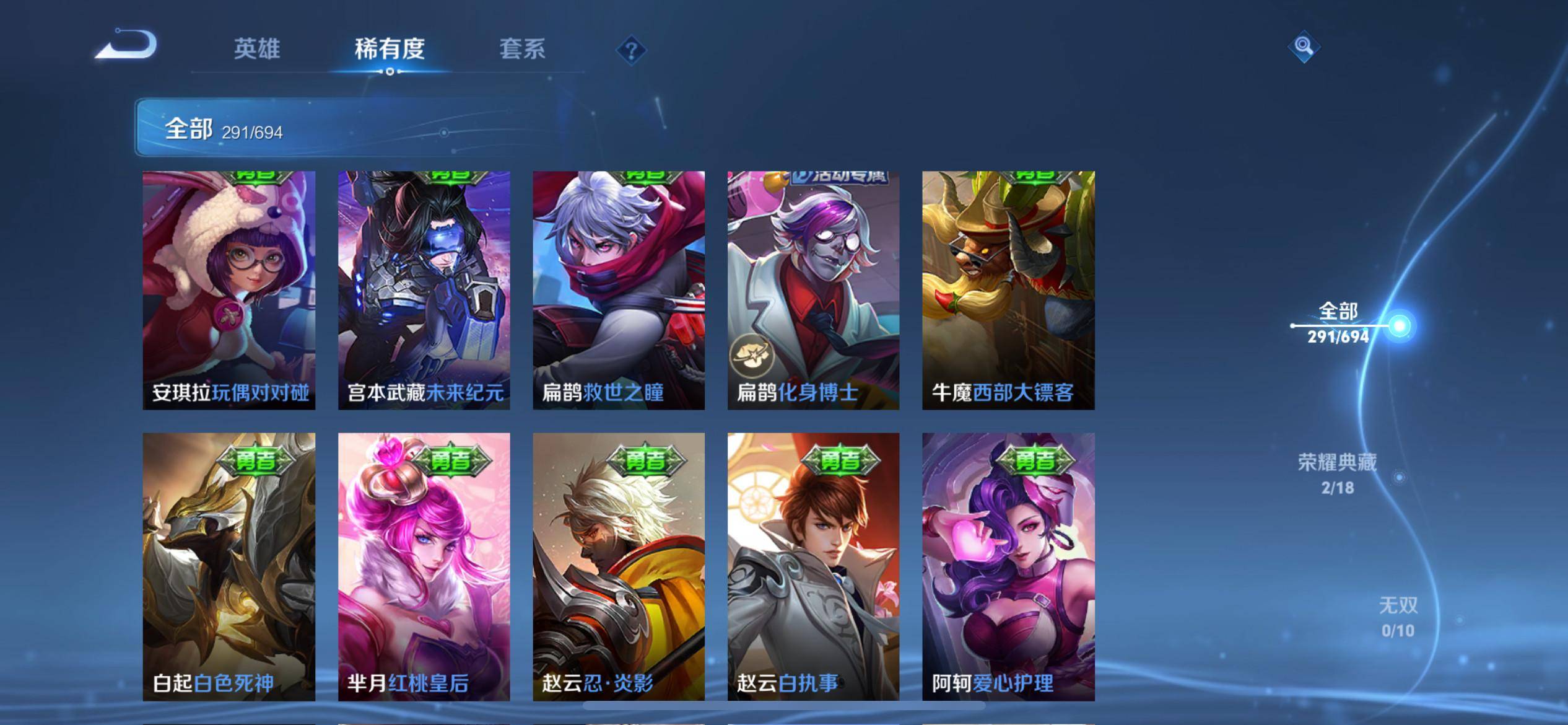Screen dimensions: 1568x725
Task: Choose 宫本武藏 未来纪元 skin card
Action: pos(424,290)
